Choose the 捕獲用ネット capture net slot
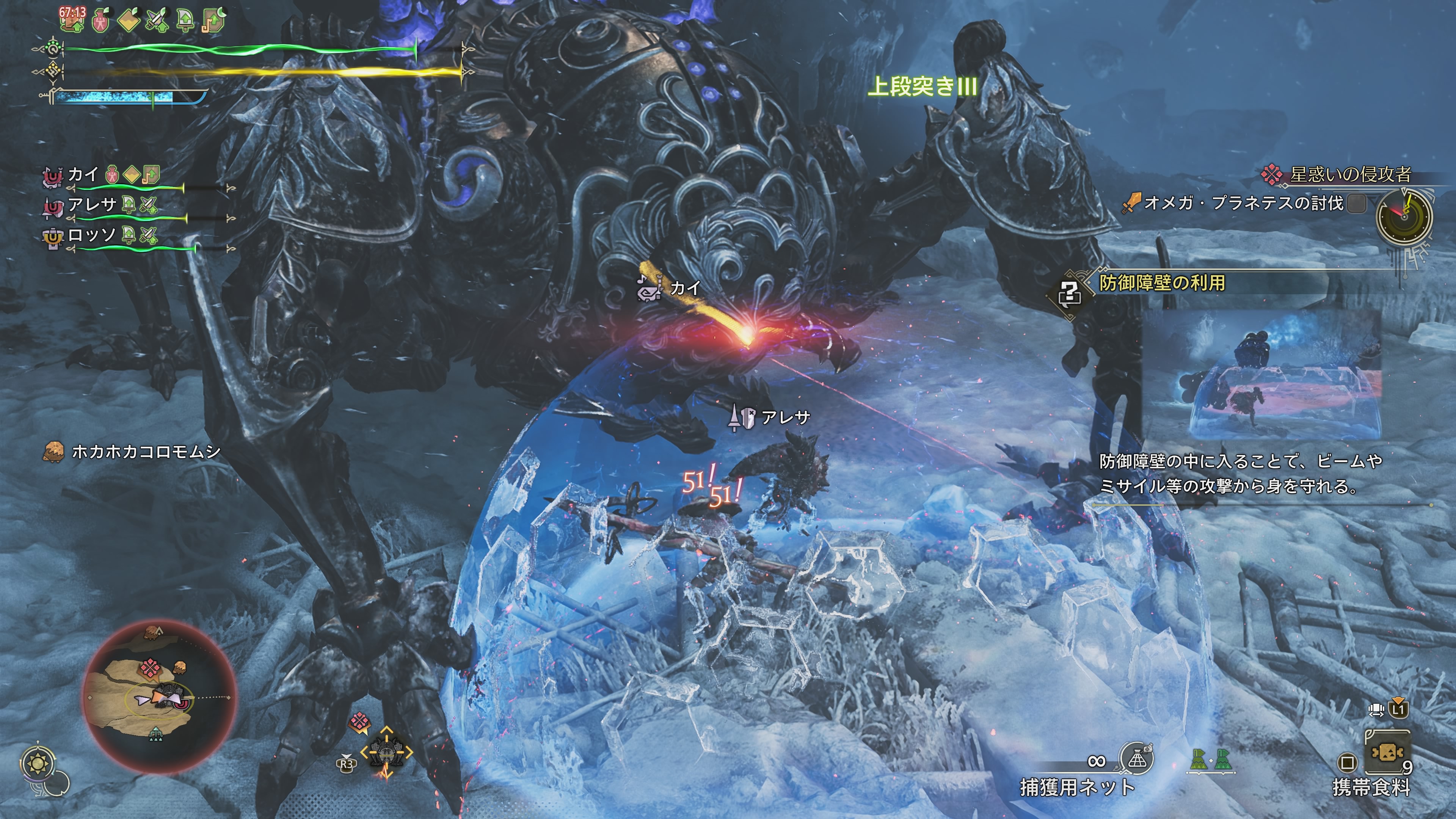1456x819 pixels. (x=1137, y=759)
